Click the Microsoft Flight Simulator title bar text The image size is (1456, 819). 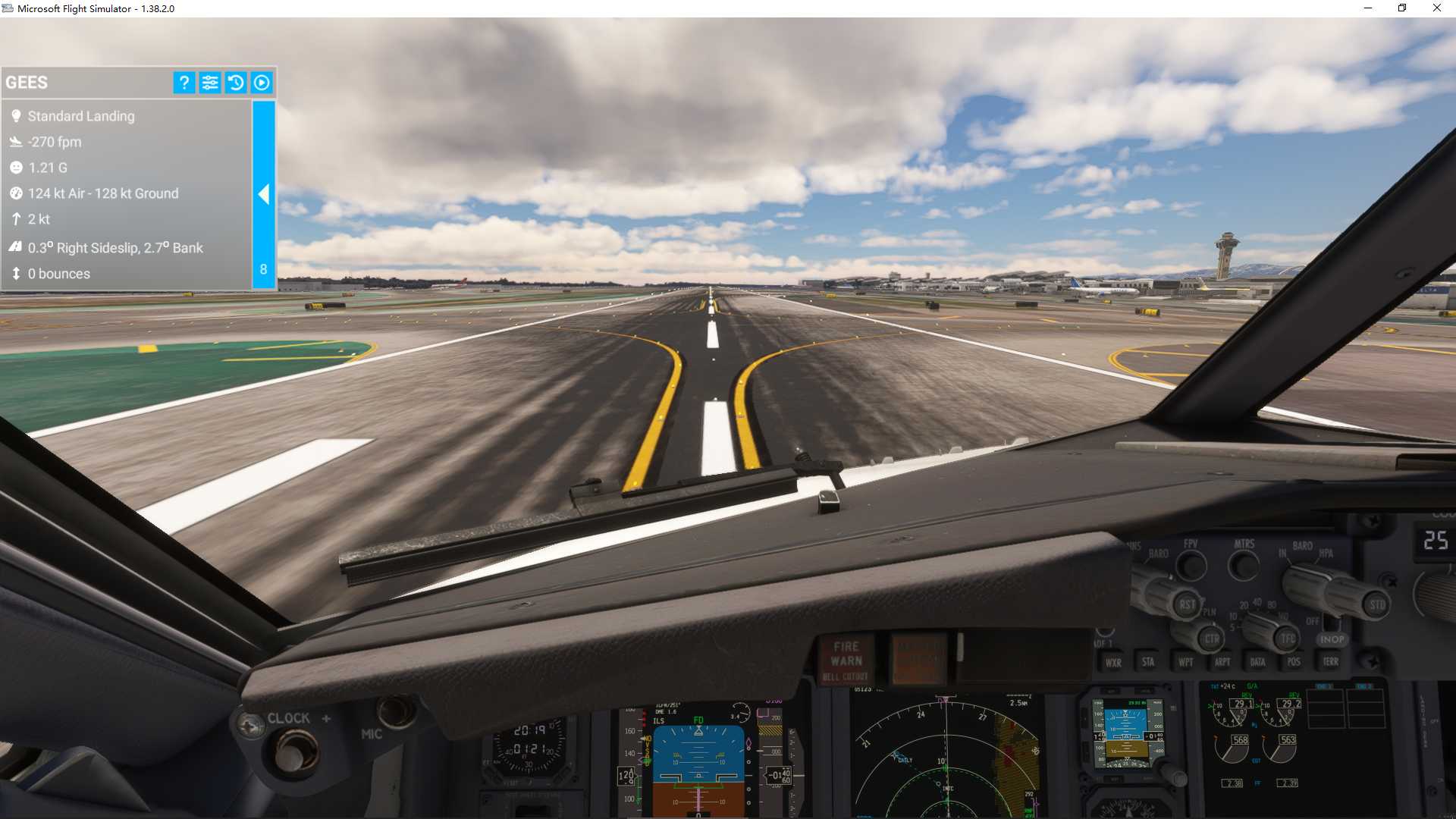(x=95, y=8)
